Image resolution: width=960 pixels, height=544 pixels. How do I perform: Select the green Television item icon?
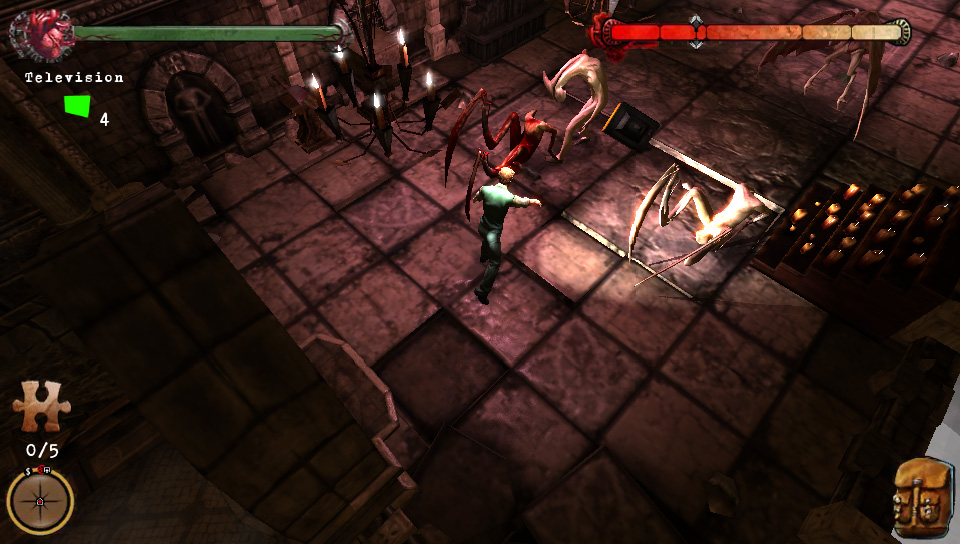[76, 106]
